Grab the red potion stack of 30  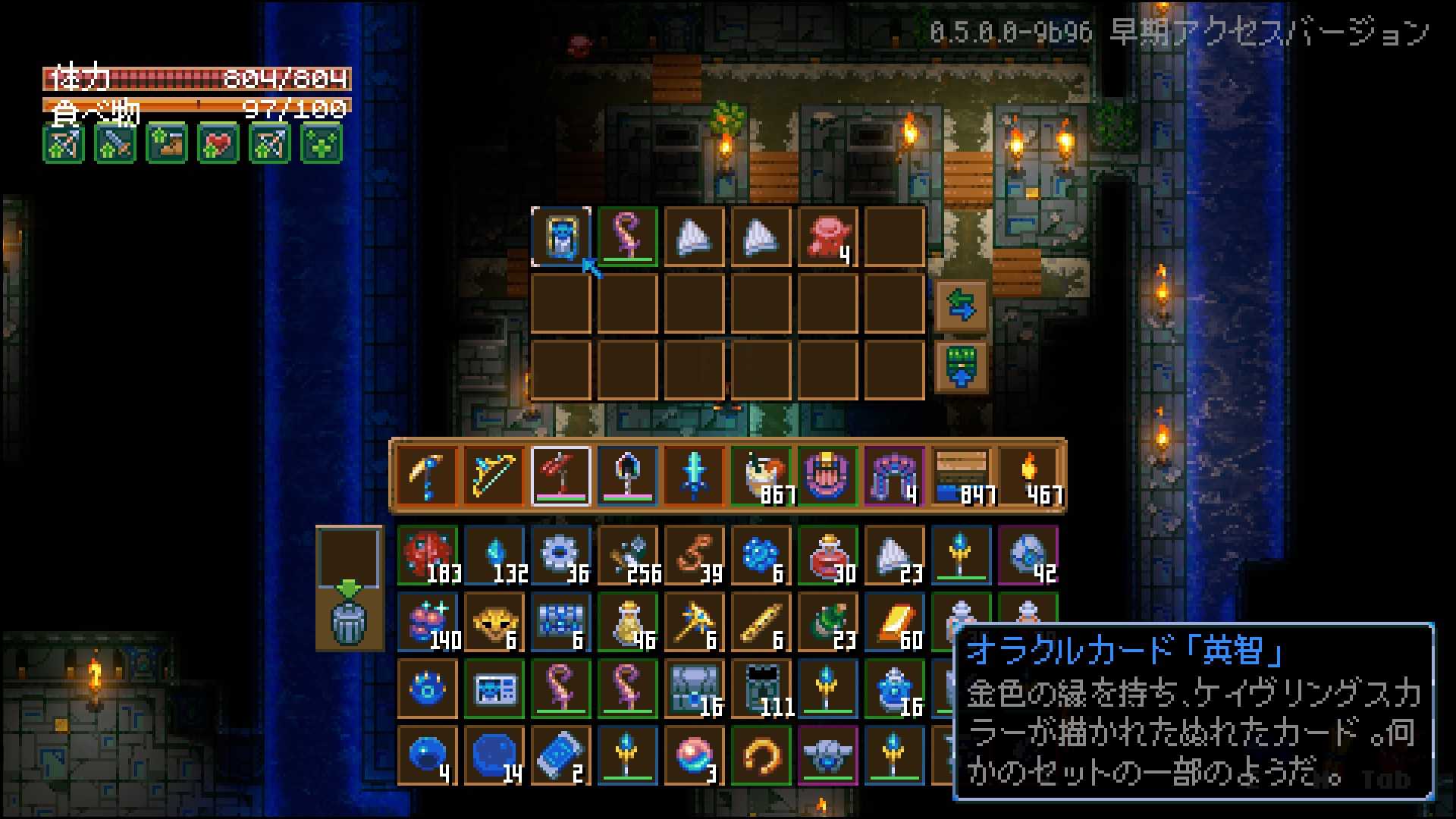[x=828, y=554]
